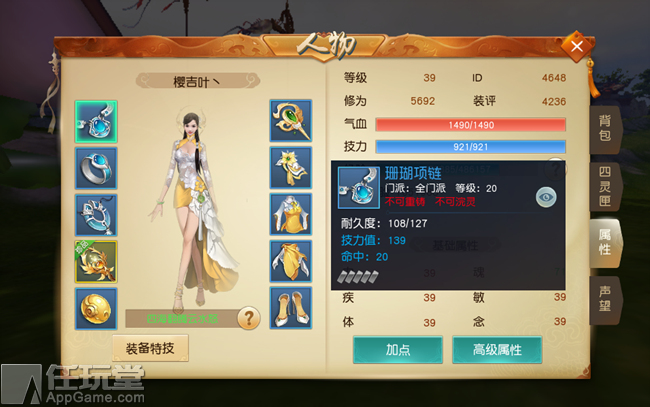Select the blue gem ring slot
This screenshot has height=407, width=650.
point(96,168)
